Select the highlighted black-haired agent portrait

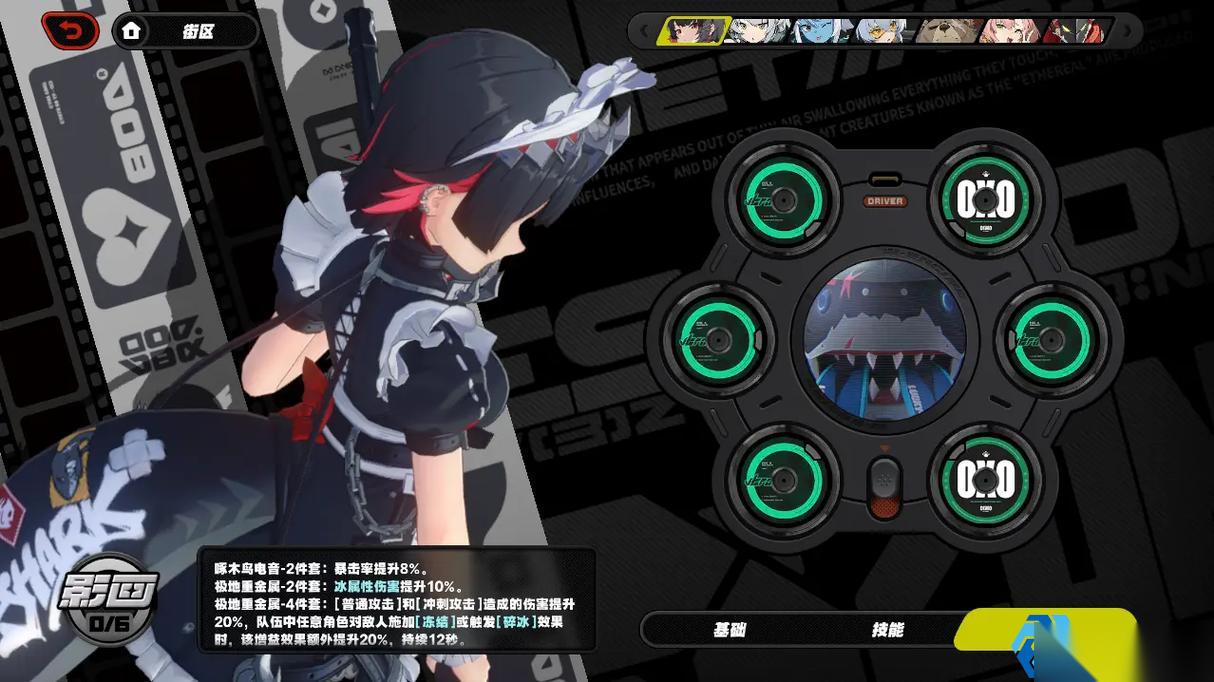point(692,31)
